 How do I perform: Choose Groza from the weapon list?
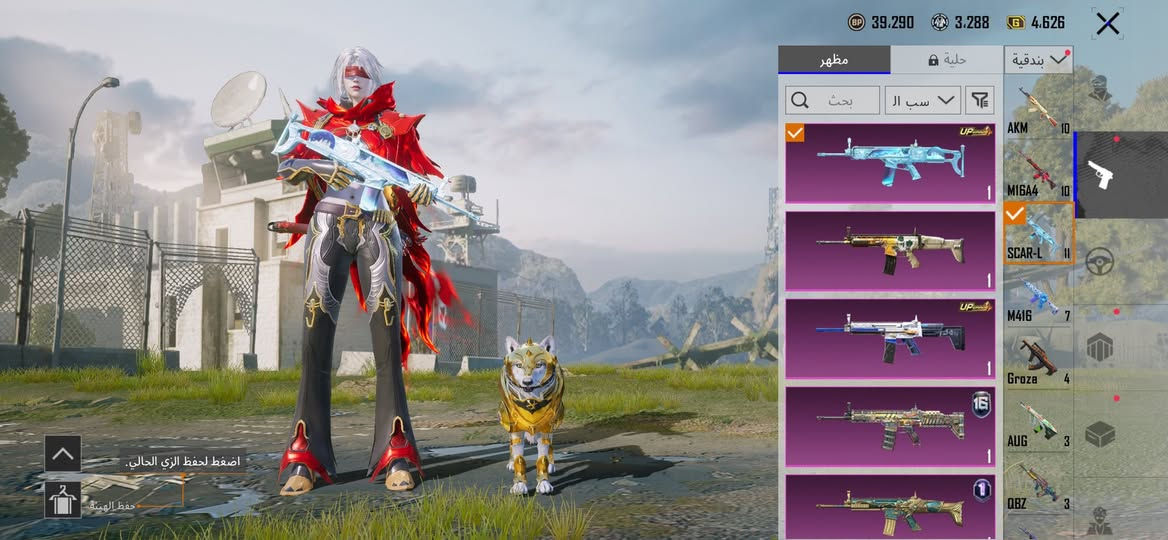pos(1038,361)
